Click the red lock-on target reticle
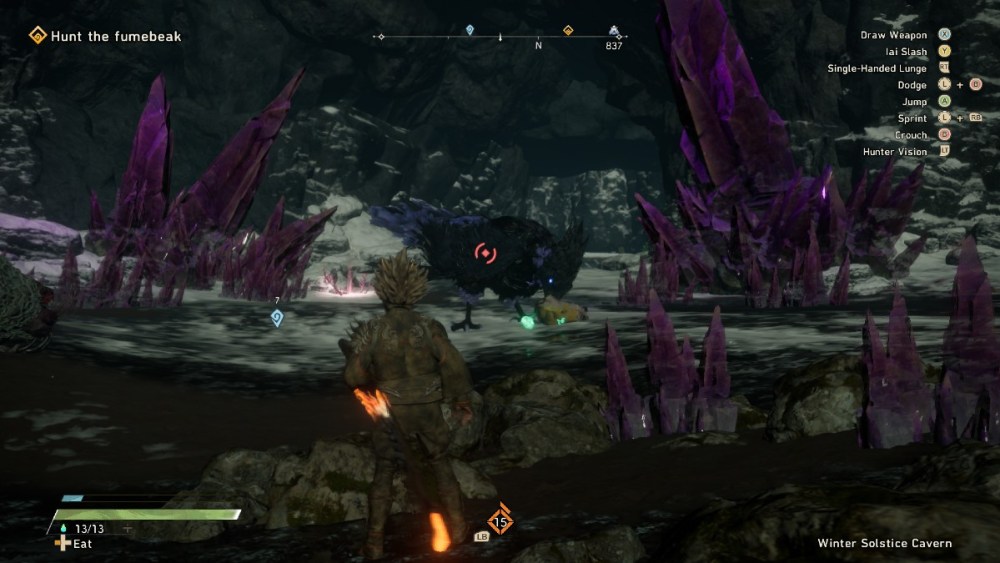 485,254
